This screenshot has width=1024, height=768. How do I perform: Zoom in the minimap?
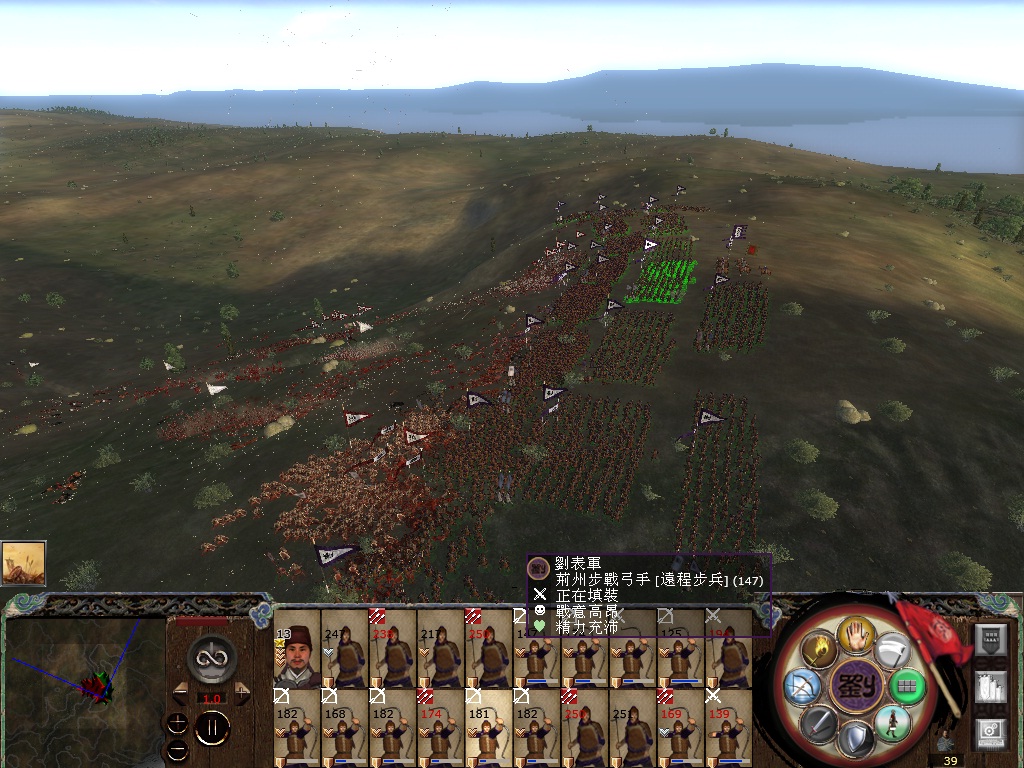[178, 722]
